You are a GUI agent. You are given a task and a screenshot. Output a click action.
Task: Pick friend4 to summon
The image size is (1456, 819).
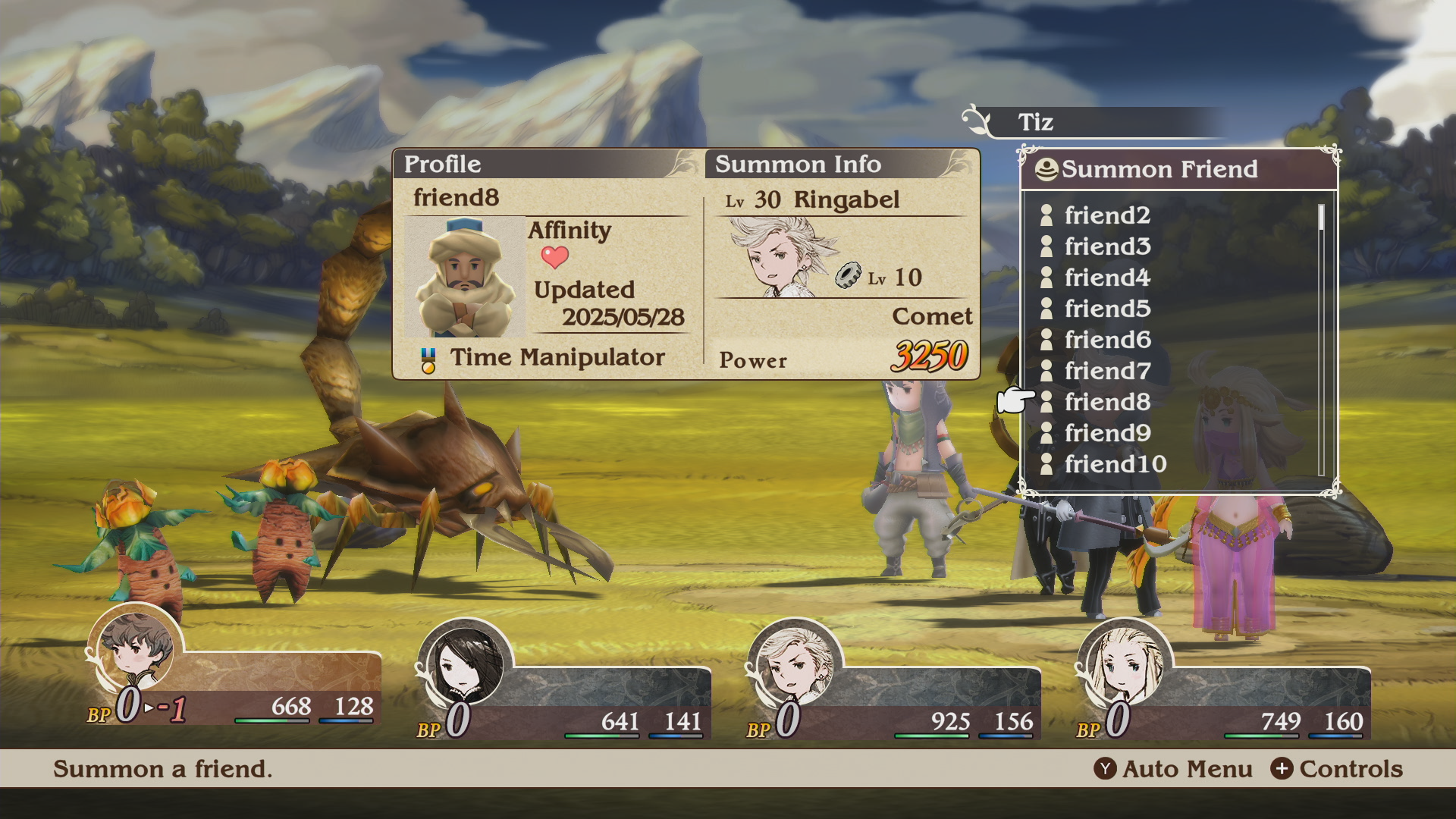pyautogui.click(x=1106, y=278)
